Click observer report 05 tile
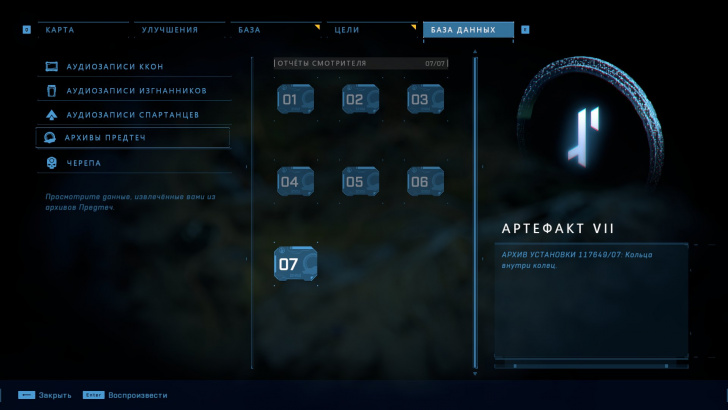Screen dimensions: 728x410 click(x=360, y=182)
